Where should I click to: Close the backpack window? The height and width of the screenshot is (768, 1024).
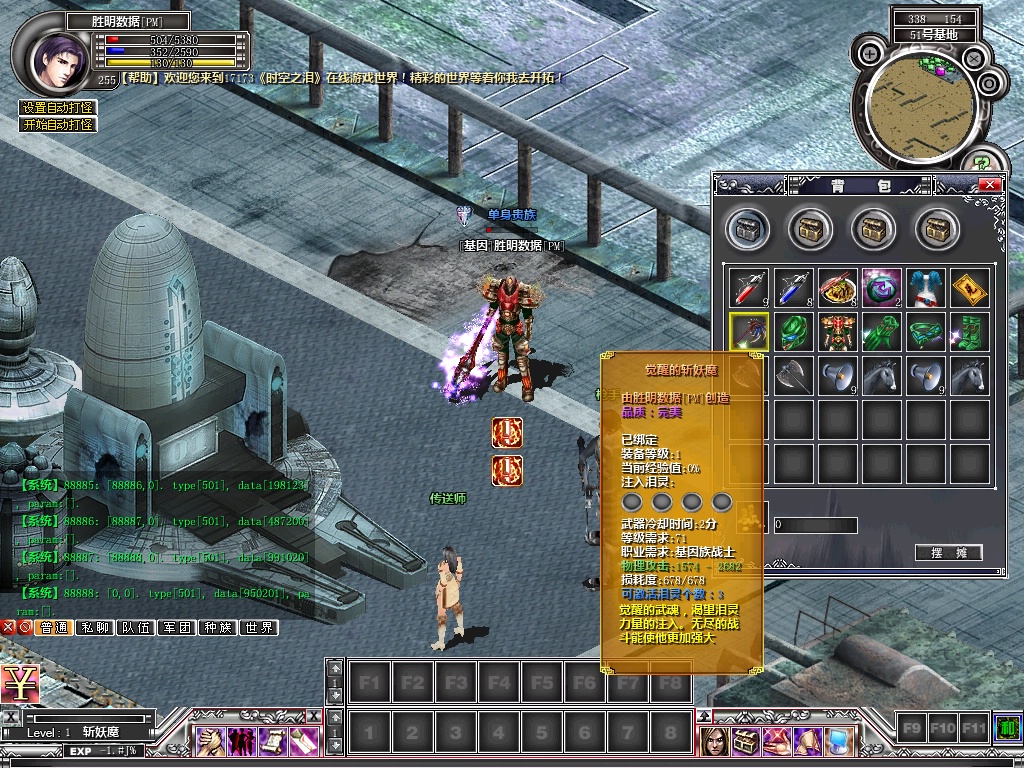click(989, 185)
